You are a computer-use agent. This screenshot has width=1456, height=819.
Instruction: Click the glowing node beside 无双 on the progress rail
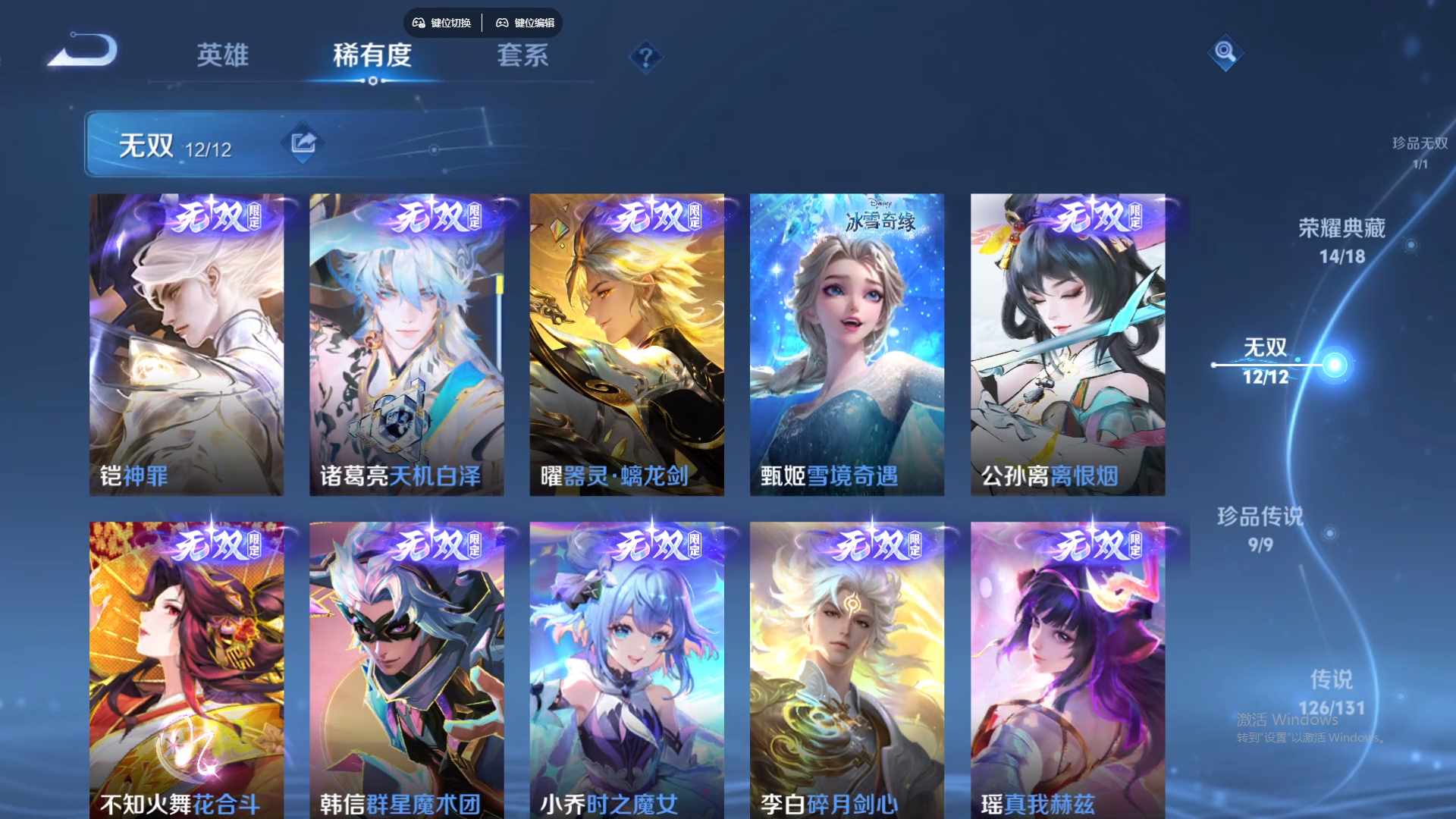click(1334, 364)
